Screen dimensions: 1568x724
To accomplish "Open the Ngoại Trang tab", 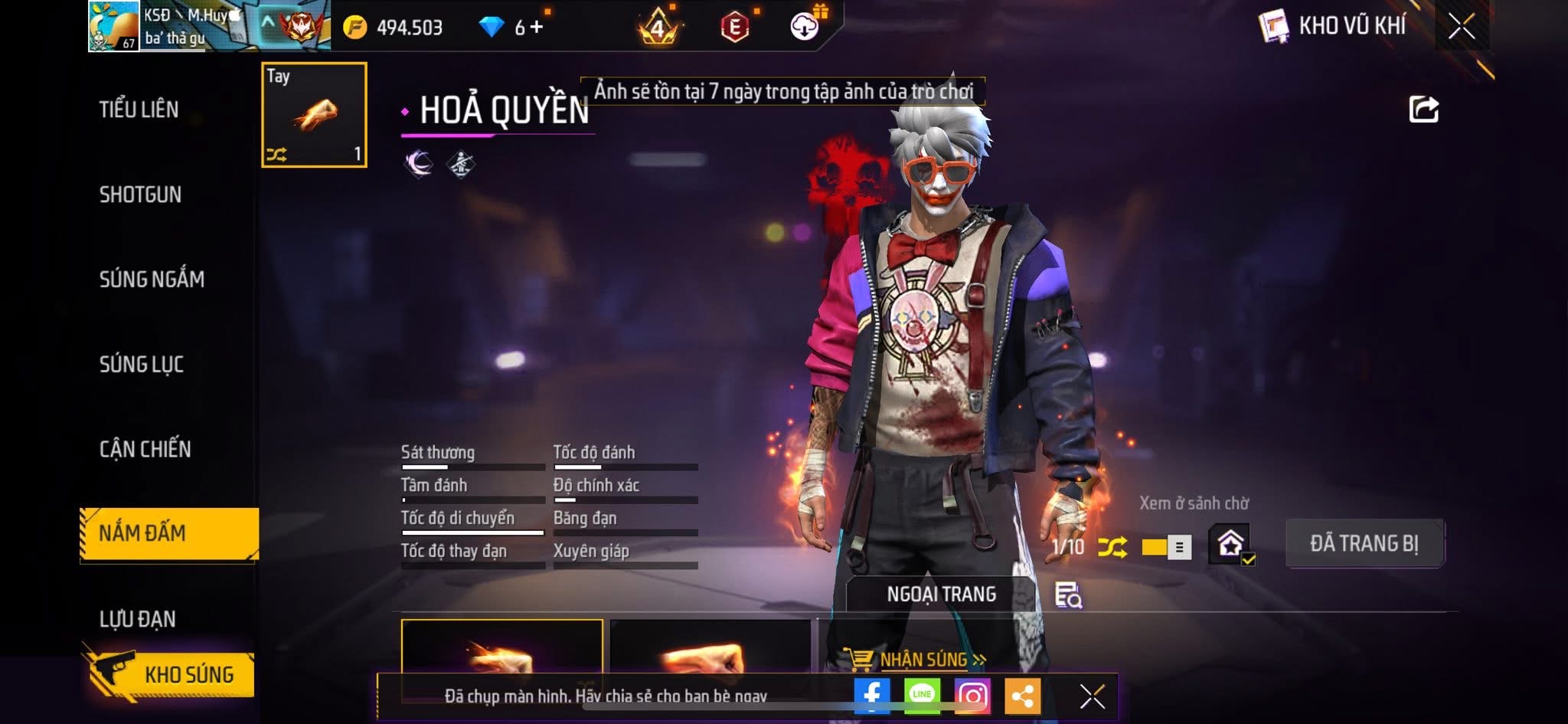I will click(941, 595).
